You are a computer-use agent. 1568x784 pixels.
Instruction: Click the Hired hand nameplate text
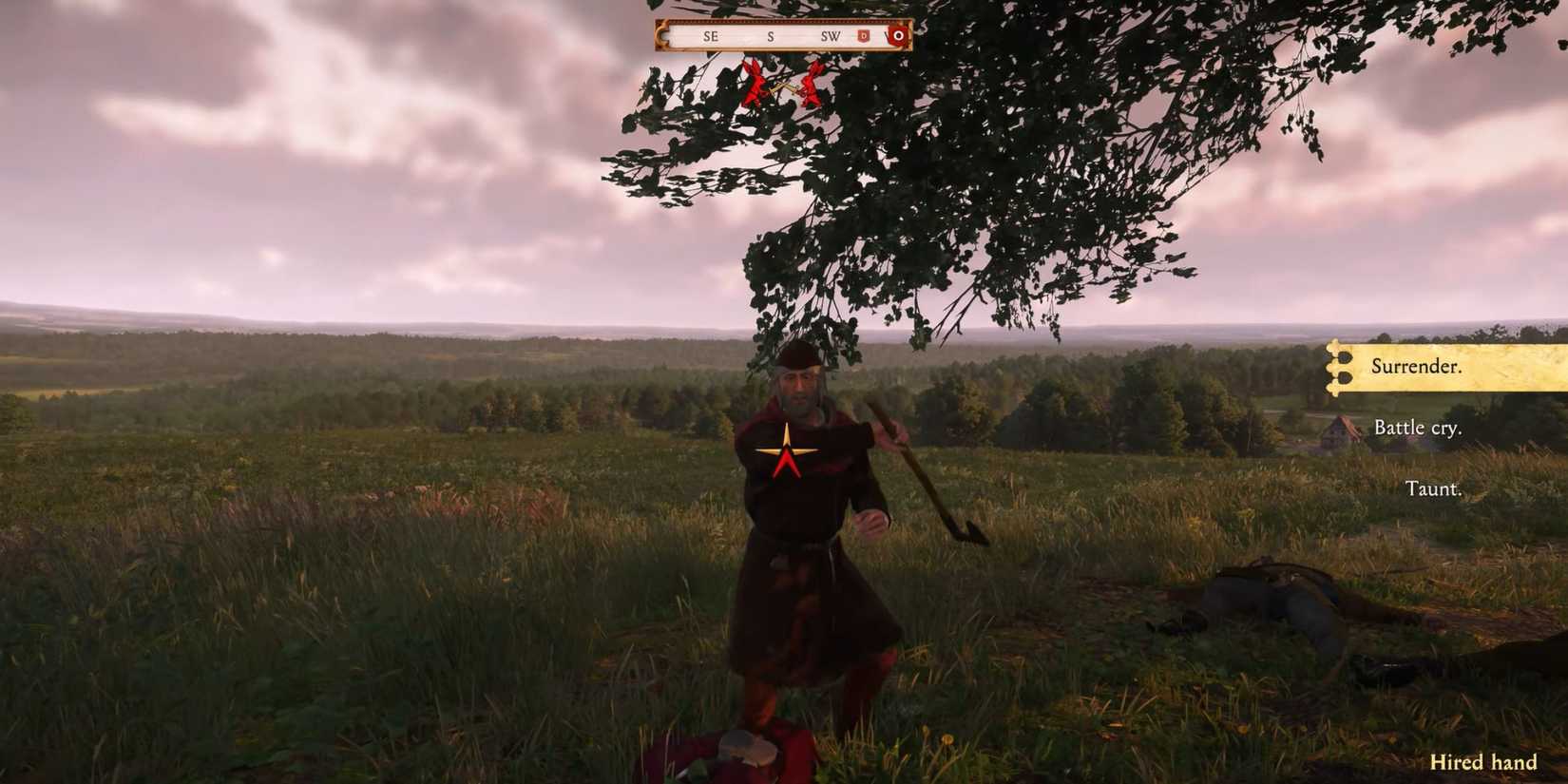coord(1482,762)
